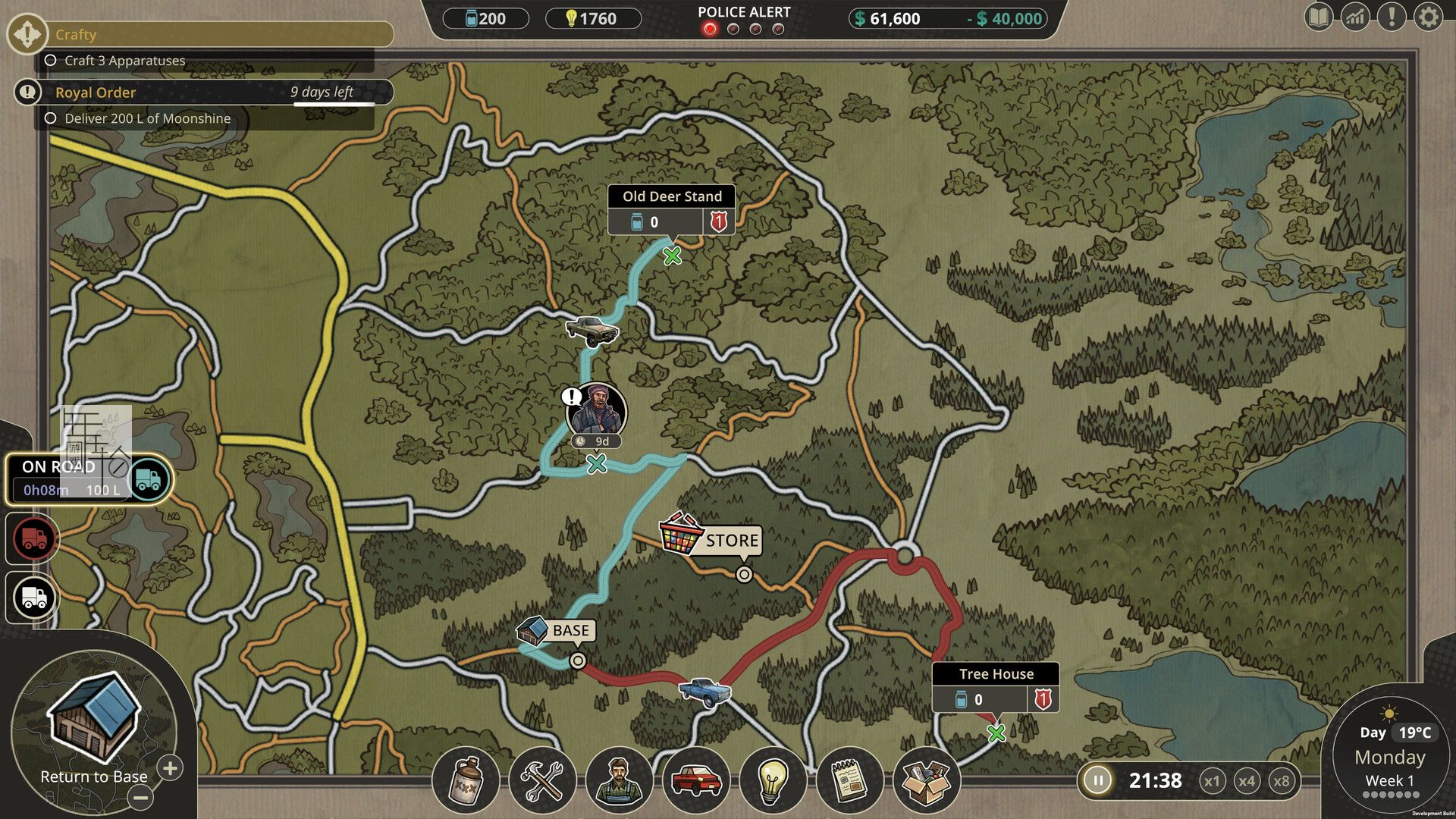Image resolution: width=1456 pixels, height=819 pixels.
Task: Select the red truck vehicle button
Action: 34,538
